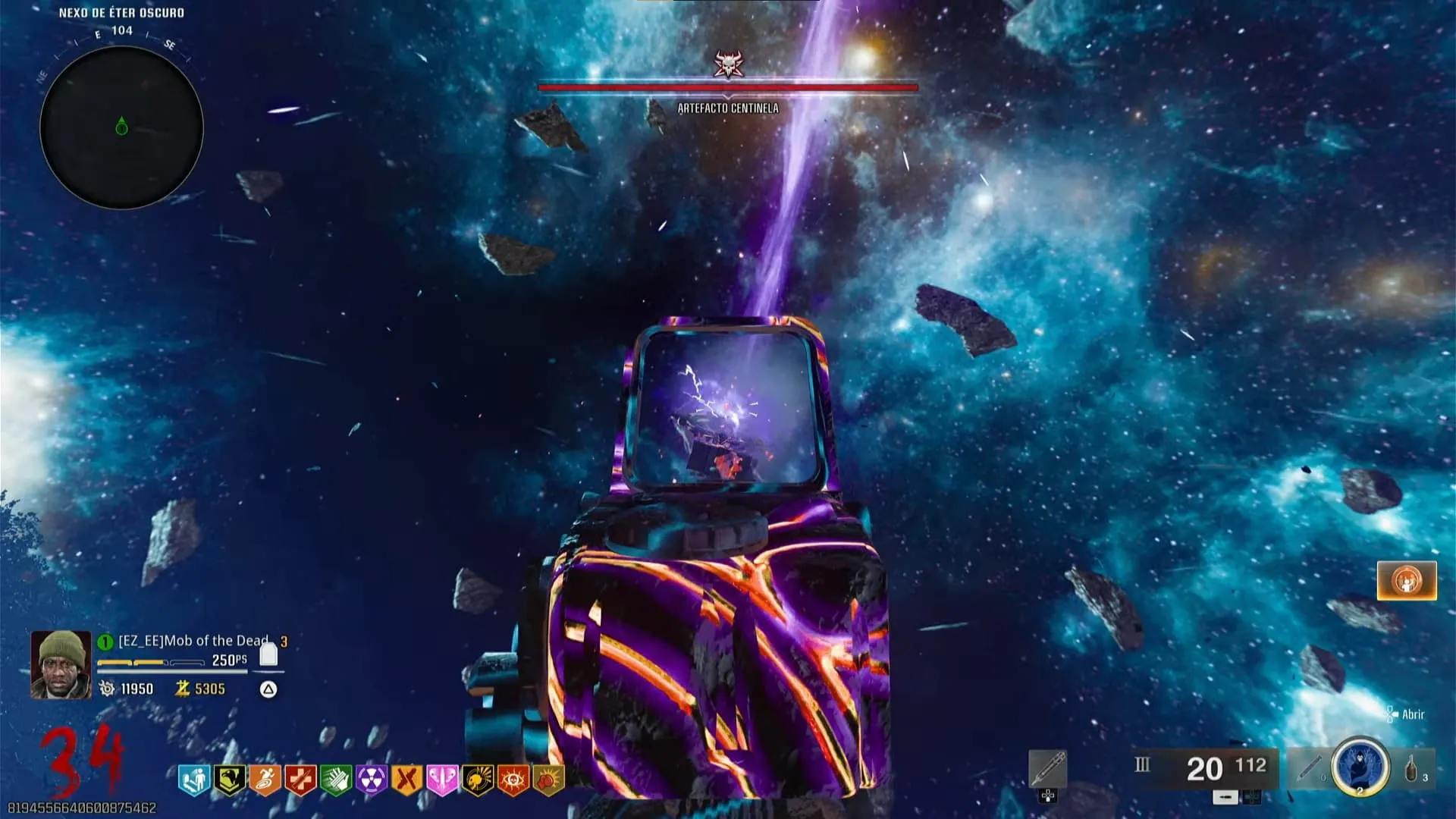The height and width of the screenshot is (819, 1456).
Task: Select the red Death Perception eye perk
Action: click(513, 779)
